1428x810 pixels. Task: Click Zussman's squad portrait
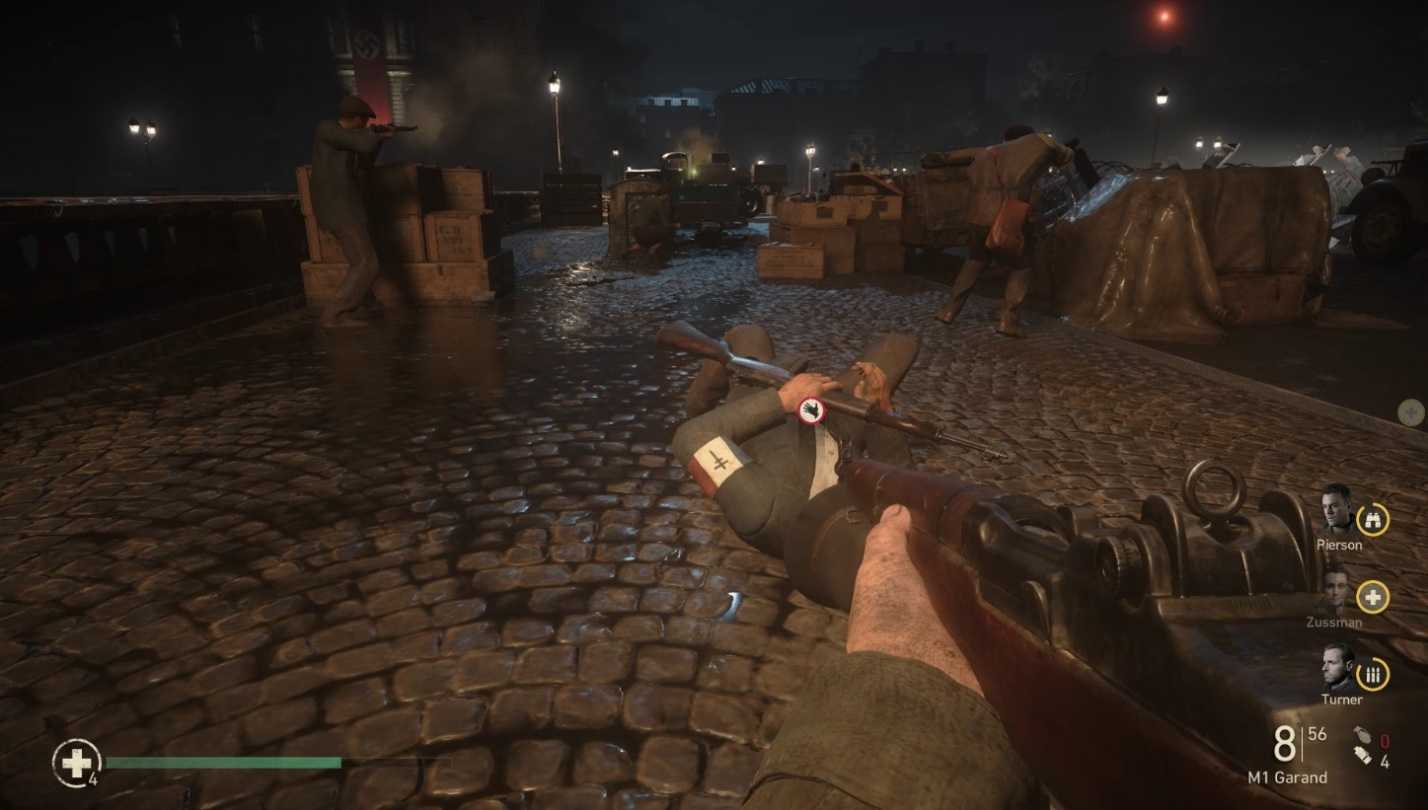[1336, 590]
